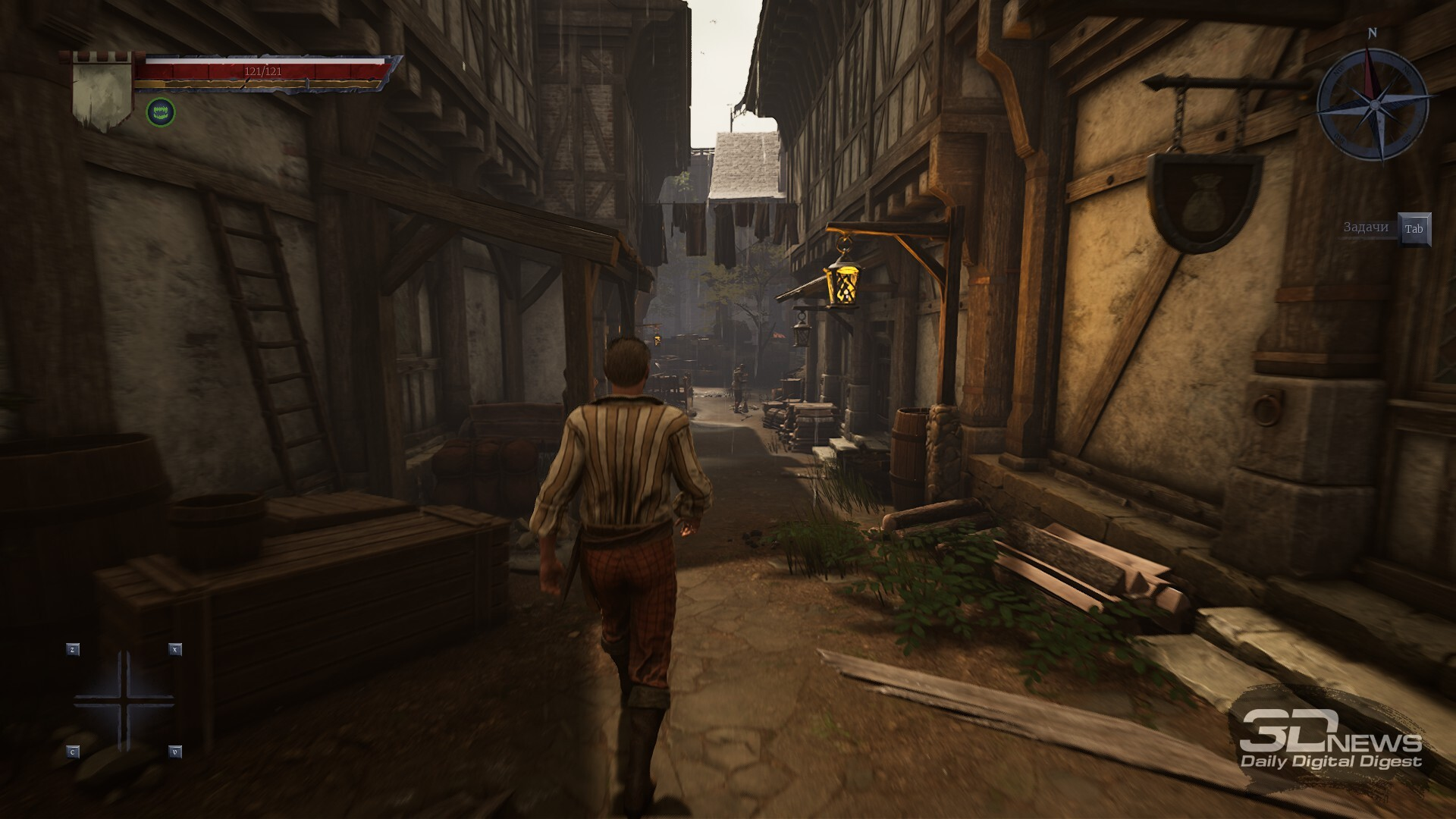
Task: Open the Задачи quest tracker
Action: coord(1414,229)
